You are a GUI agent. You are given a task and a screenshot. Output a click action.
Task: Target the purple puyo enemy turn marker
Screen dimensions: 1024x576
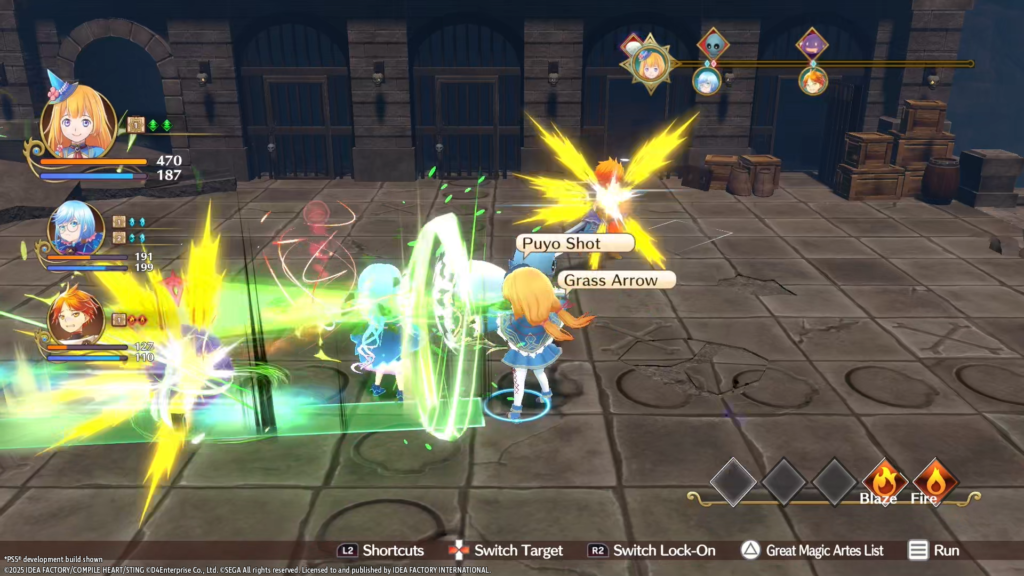[x=812, y=45]
